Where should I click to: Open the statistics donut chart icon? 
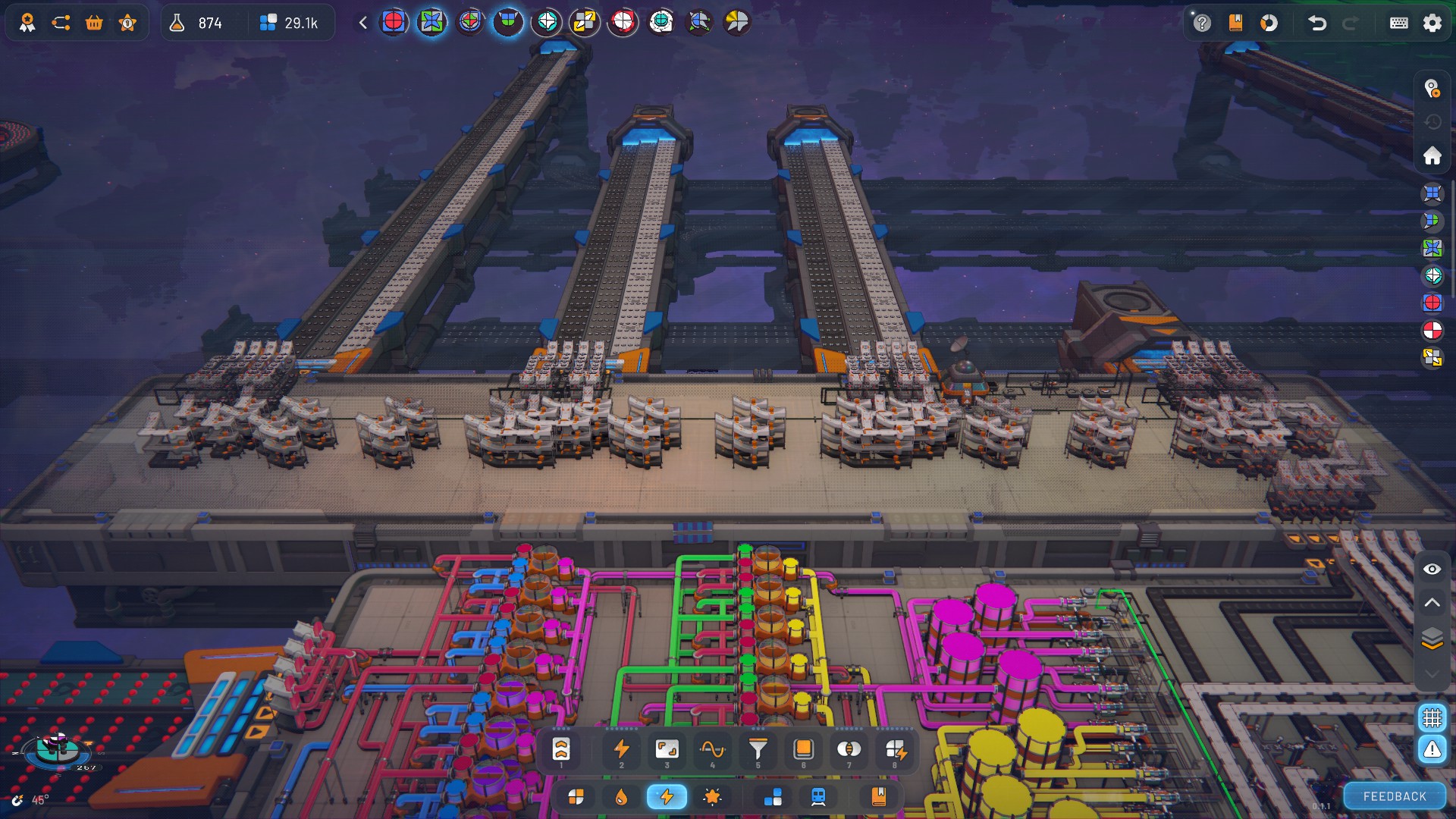(1269, 23)
